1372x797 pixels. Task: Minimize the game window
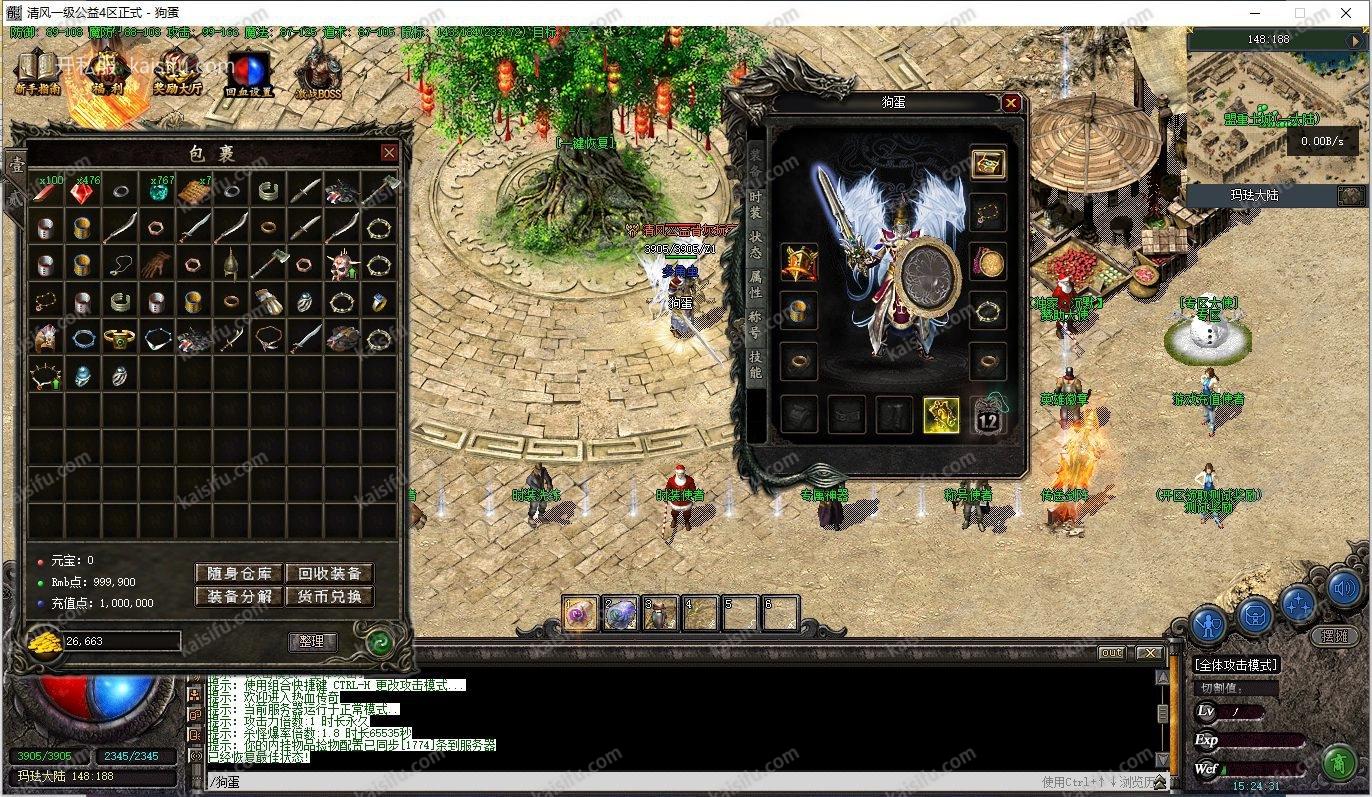tap(1255, 13)
